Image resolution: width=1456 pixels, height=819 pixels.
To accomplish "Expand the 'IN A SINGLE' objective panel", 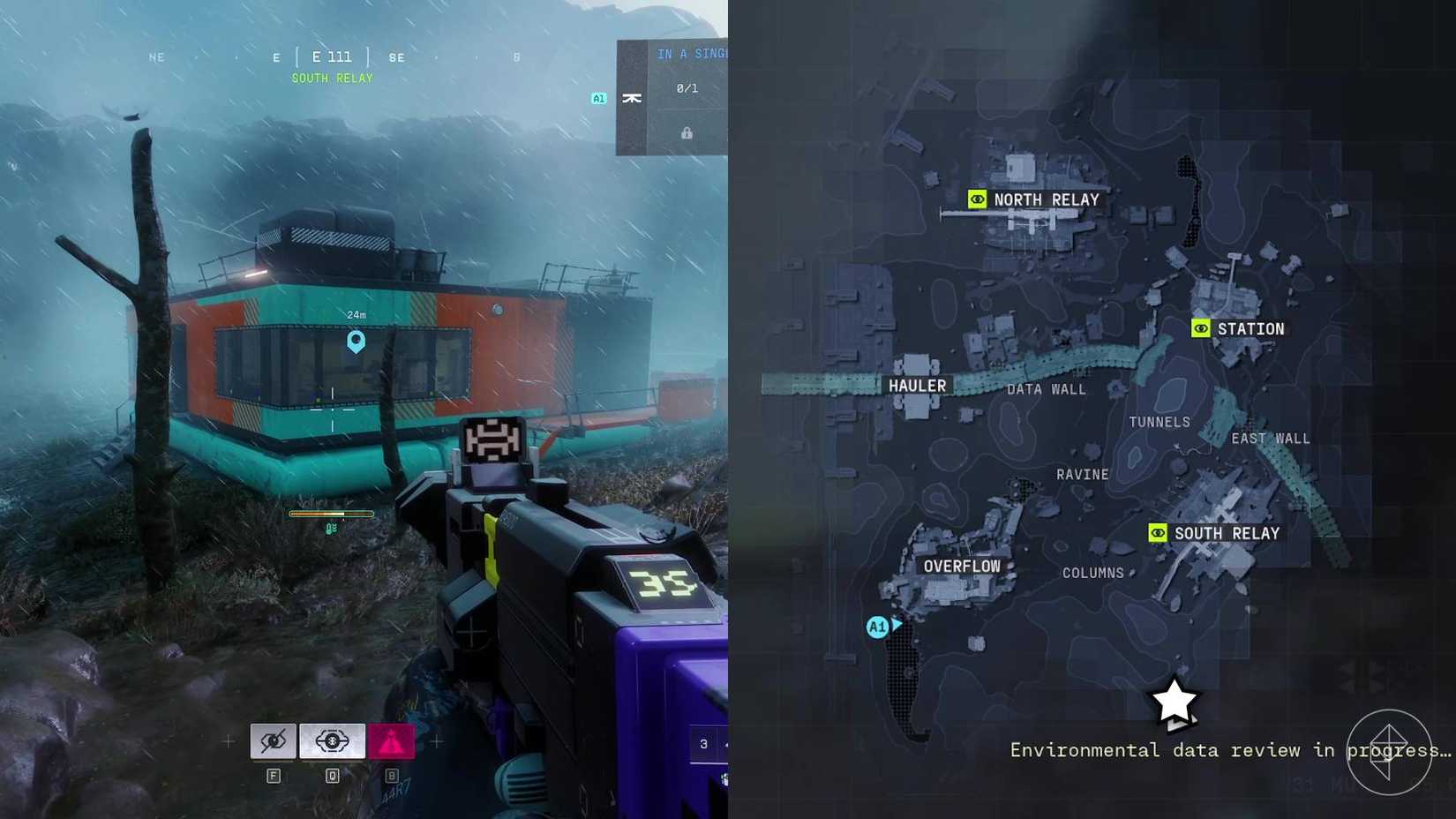I will (691, 54).
